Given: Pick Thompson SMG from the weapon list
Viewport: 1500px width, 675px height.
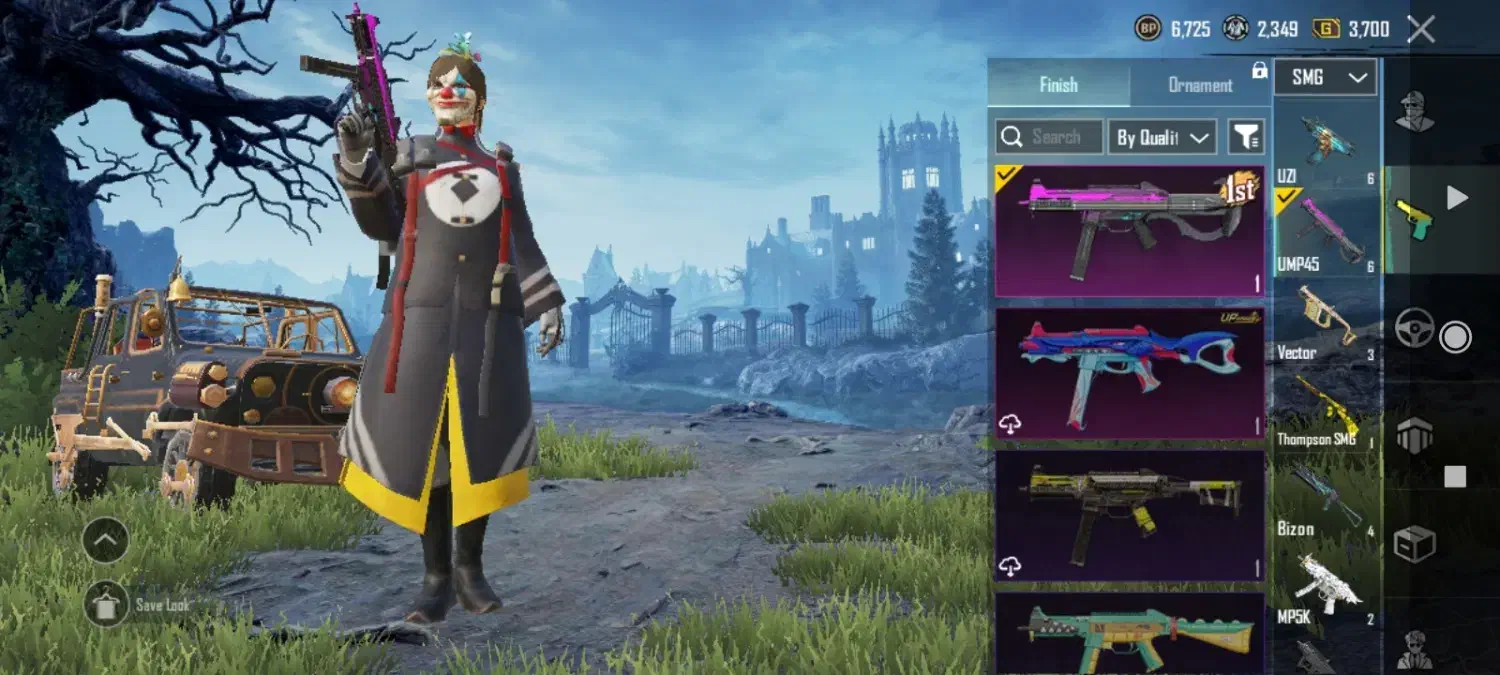Looking at the screenshot, I should [x=1326, y=410].
